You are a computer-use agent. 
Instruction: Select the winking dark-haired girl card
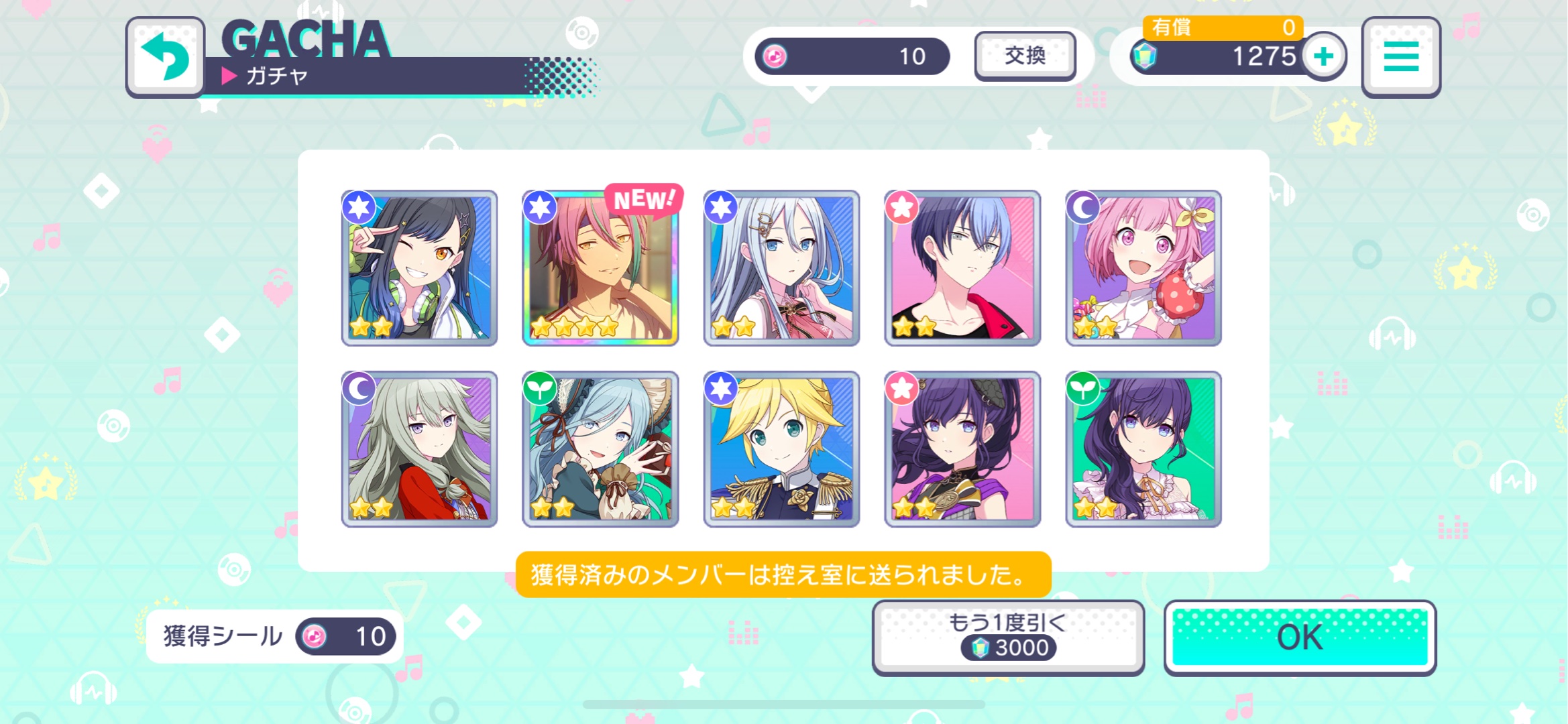419,268
